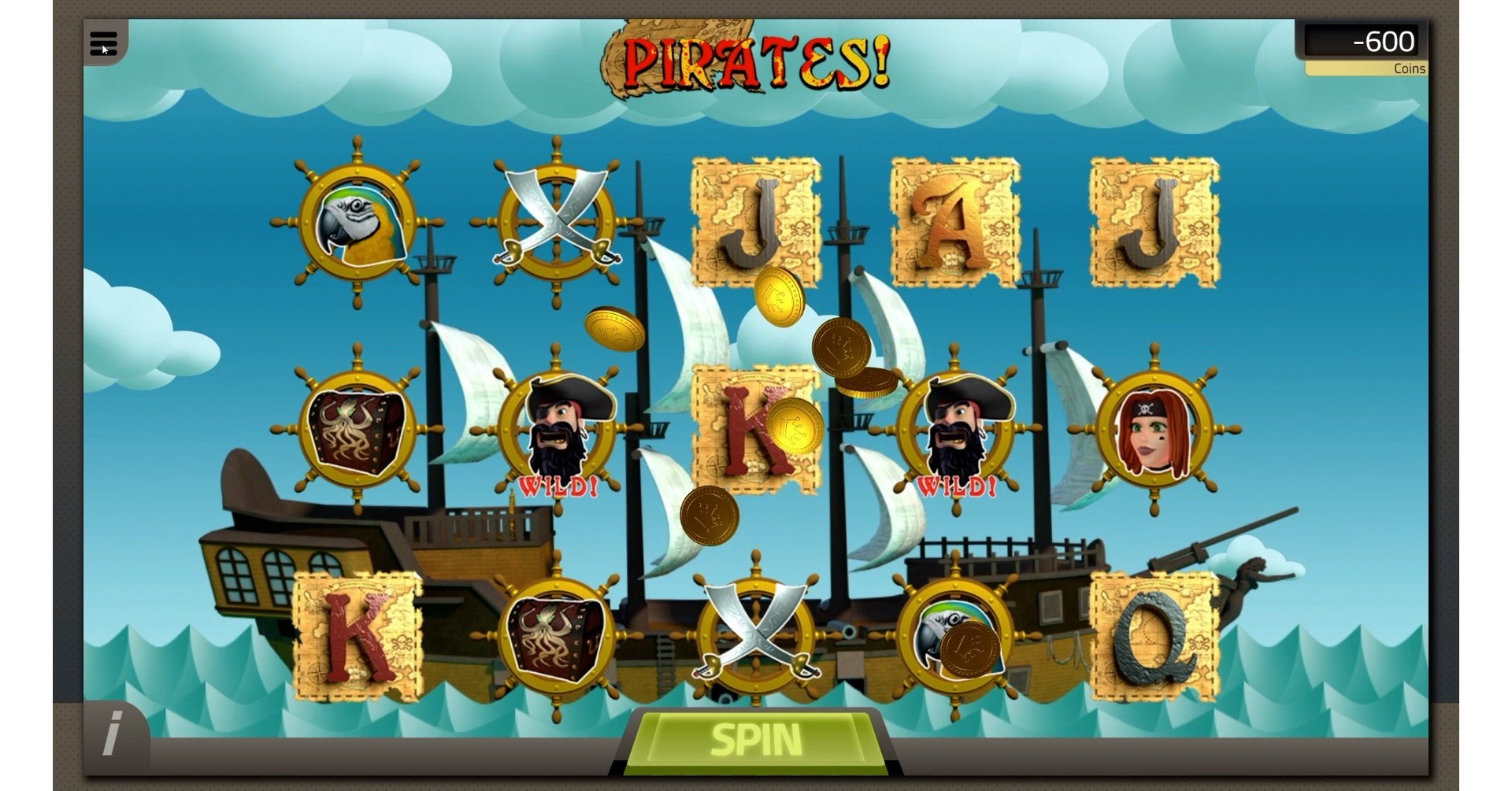
Task: Click the PIRATES! title logo
Action: tap(754, 57)
